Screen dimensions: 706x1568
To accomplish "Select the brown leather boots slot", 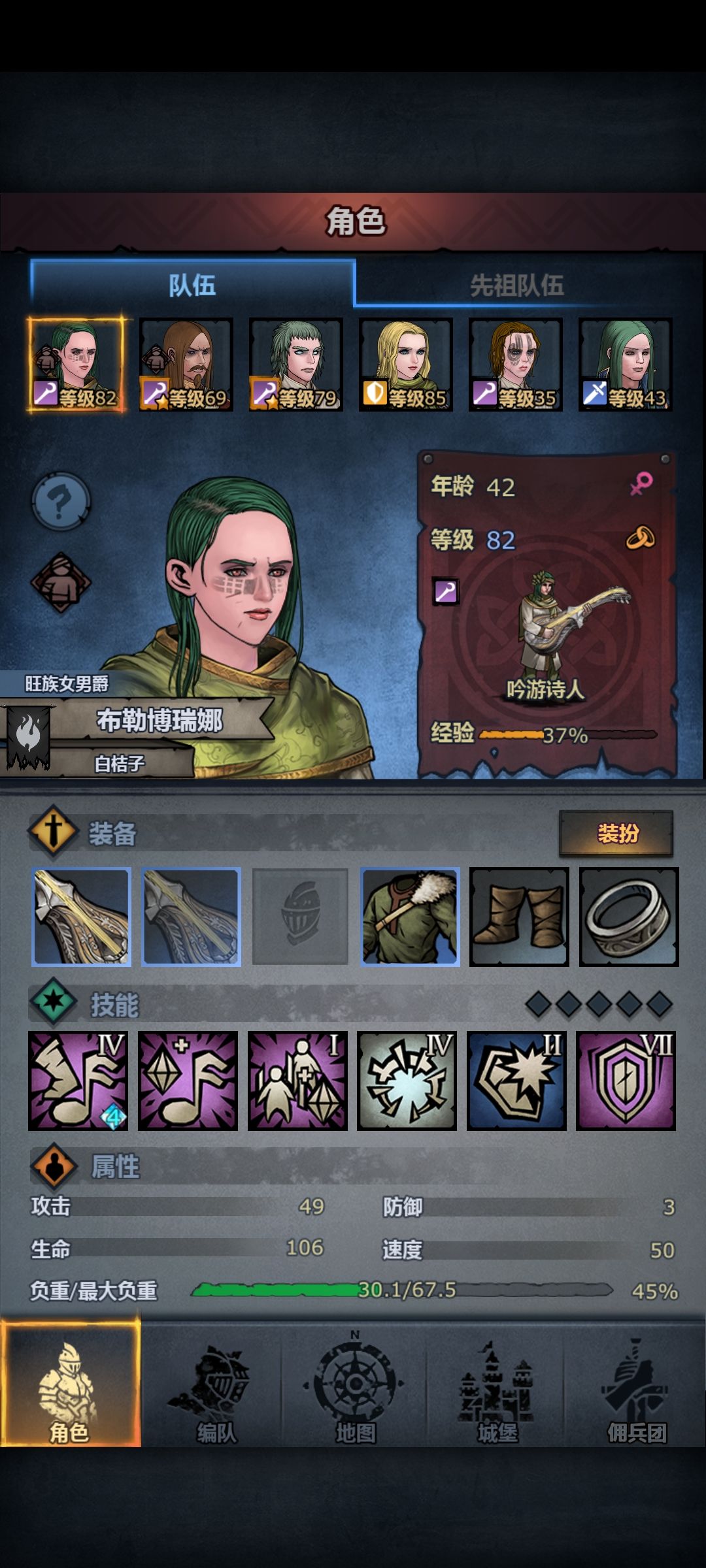I will click(519, 917).
